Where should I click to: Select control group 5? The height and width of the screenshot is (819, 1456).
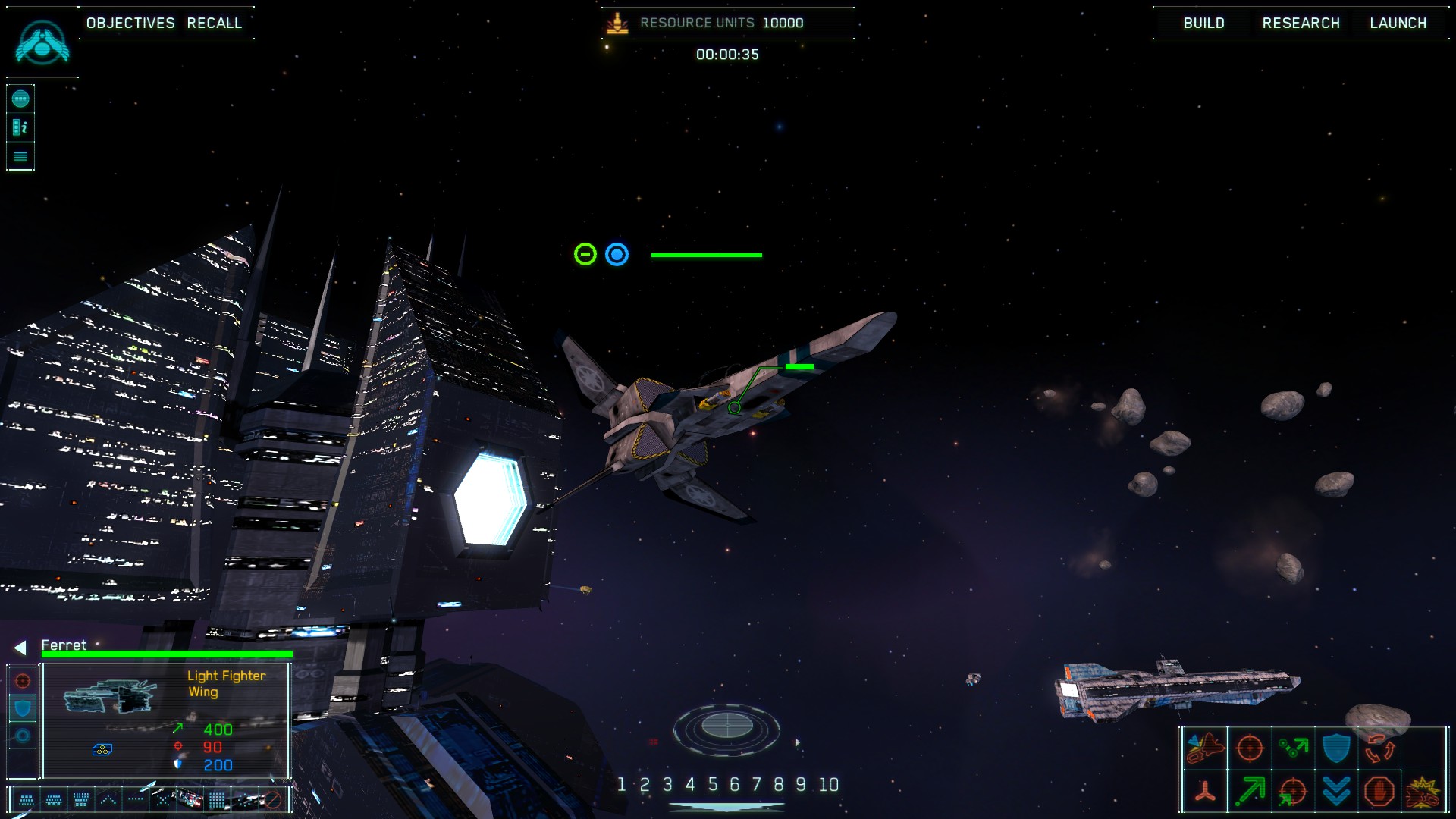(712, 785)
